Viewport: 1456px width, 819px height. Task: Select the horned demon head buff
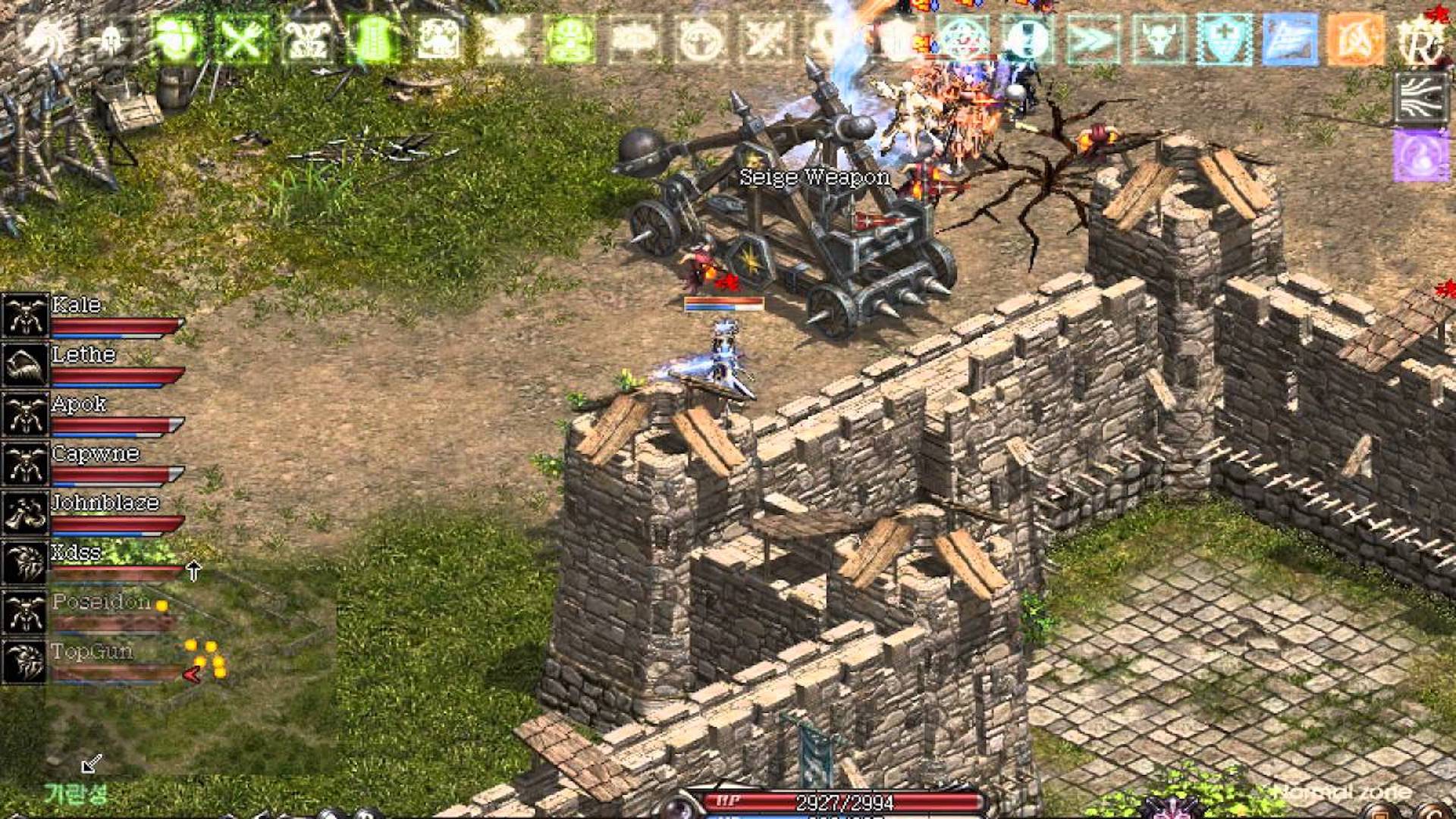1158,38
